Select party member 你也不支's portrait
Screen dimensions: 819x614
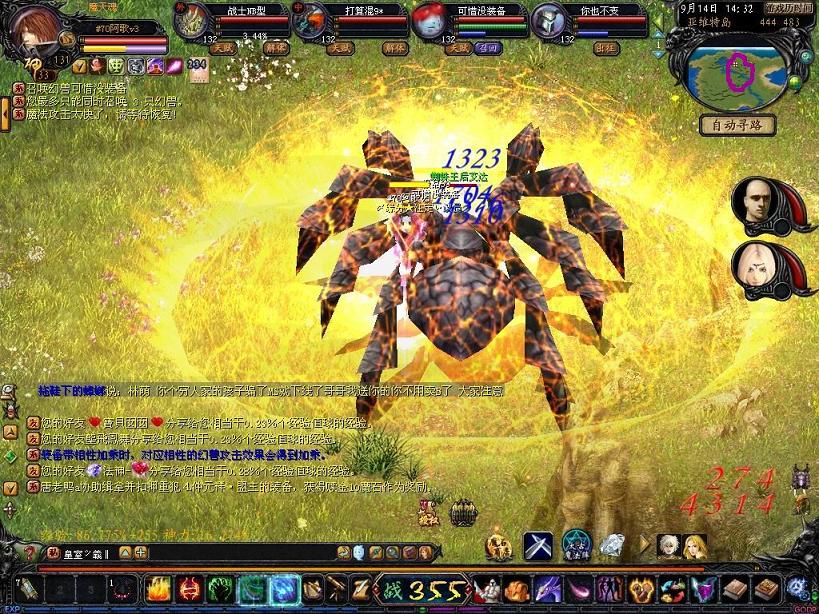(548, 20)
